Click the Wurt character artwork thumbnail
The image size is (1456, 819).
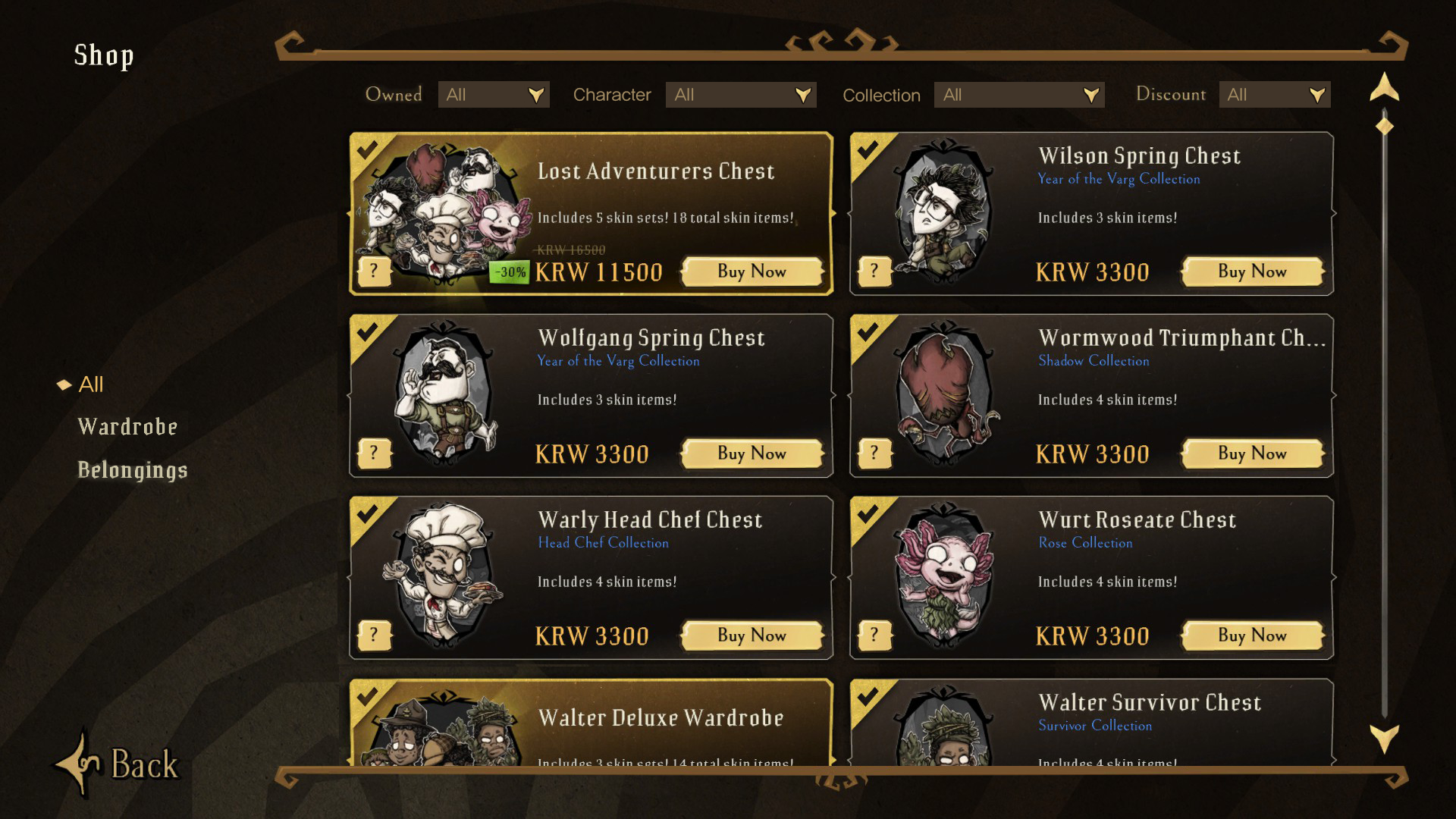[x=946, y=578]
